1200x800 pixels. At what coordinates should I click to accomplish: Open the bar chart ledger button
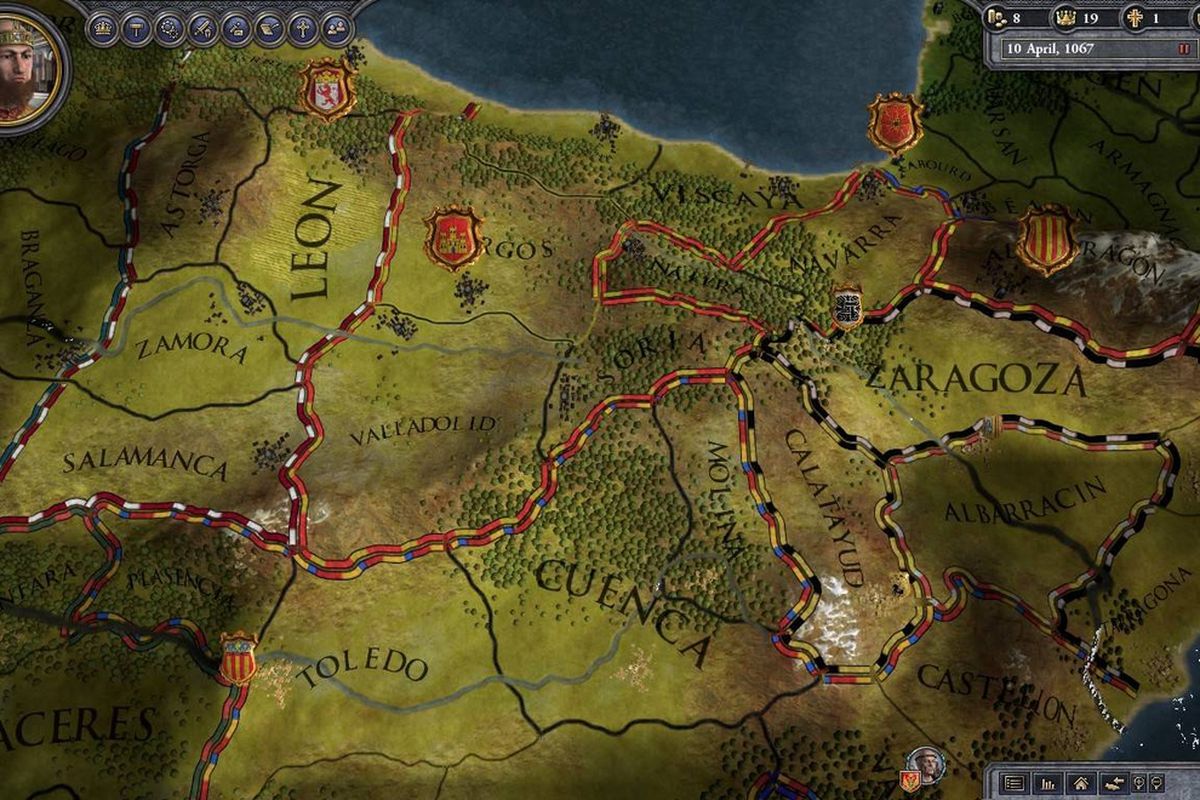(x=1048, y=783)
